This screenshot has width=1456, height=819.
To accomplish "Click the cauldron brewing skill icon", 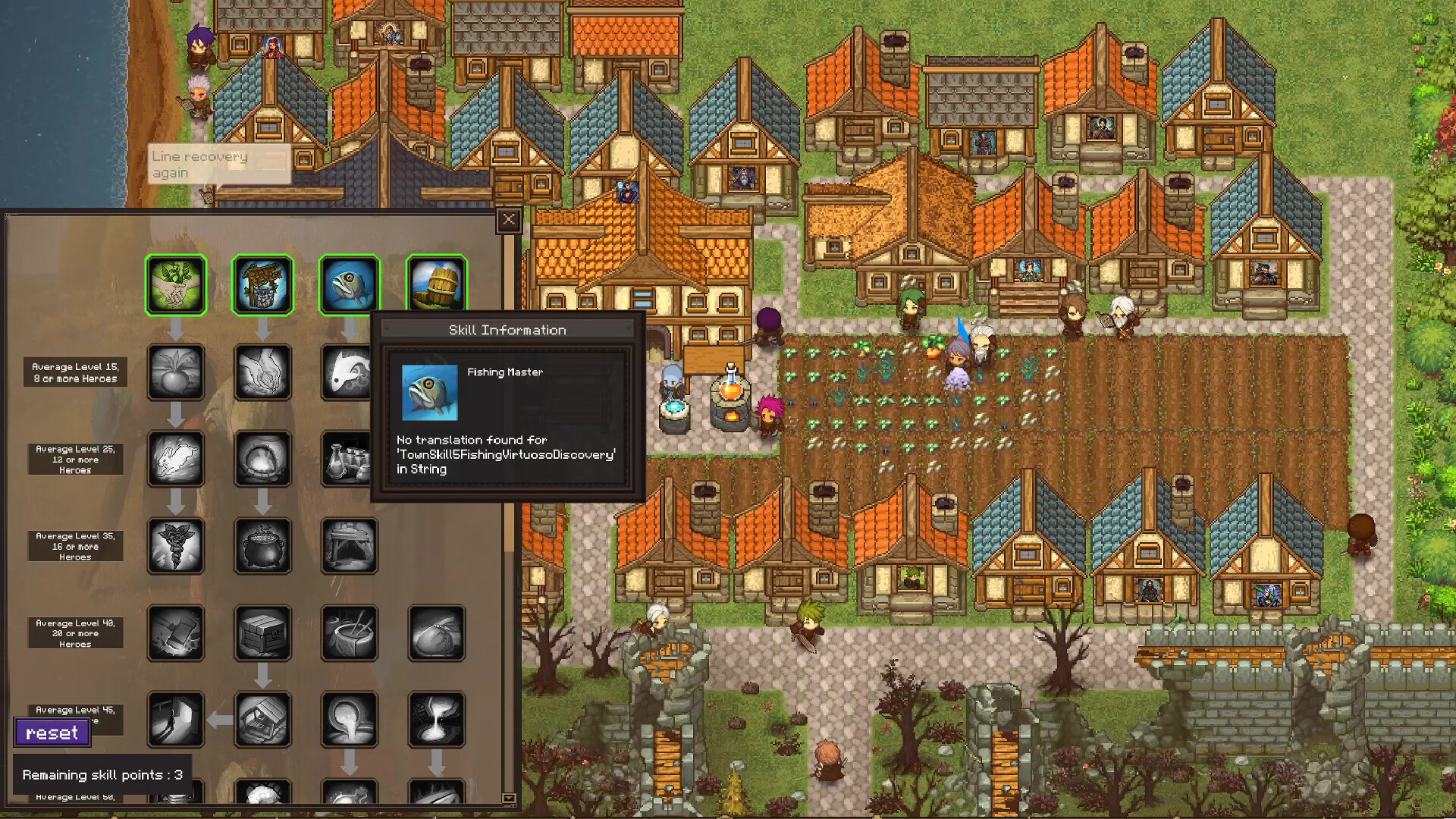I will [x=263, y=545].
